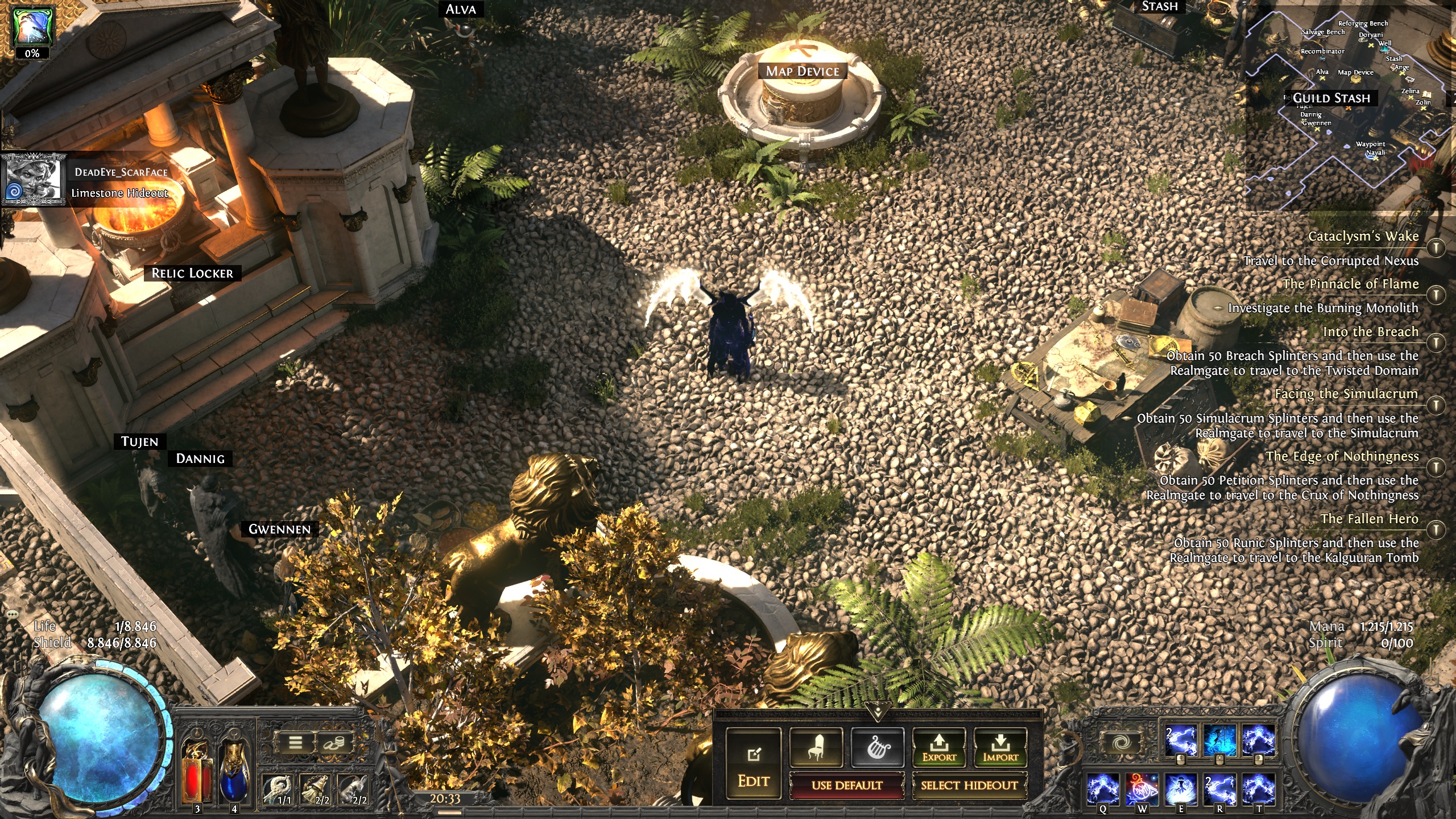Image resolution: width=1456 pixels, height=819 pixels.
Task: Open the harp music button
Action: pos(878,747)
